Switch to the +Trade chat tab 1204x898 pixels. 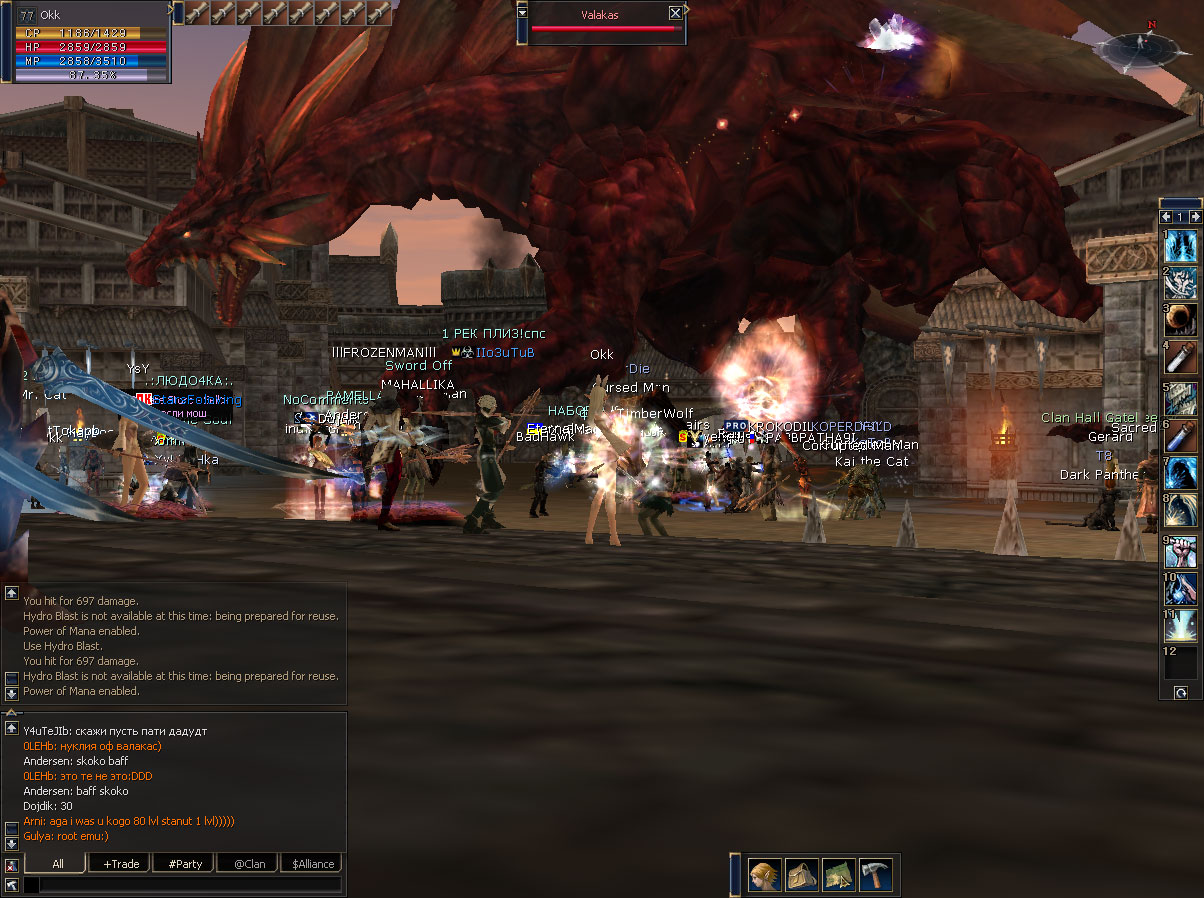[x=120, y=863]
